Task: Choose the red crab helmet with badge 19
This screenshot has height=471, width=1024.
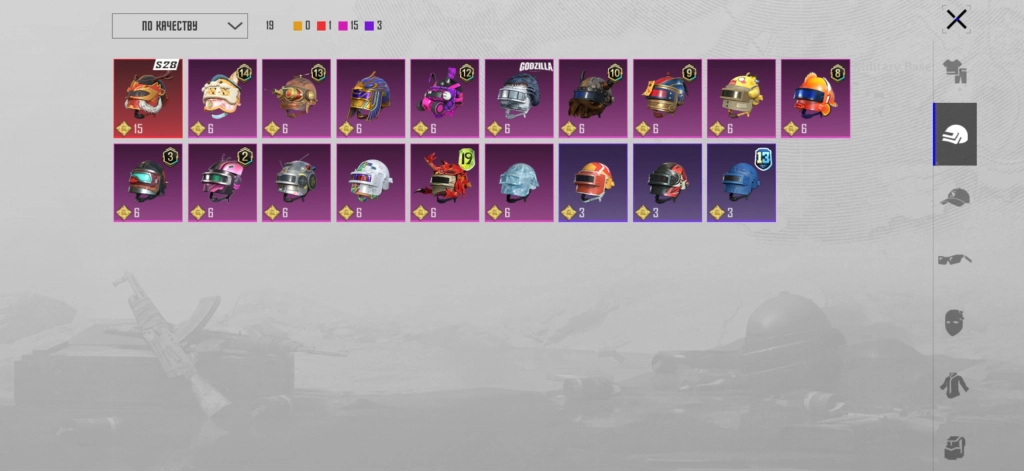Action: click(445, 183)
